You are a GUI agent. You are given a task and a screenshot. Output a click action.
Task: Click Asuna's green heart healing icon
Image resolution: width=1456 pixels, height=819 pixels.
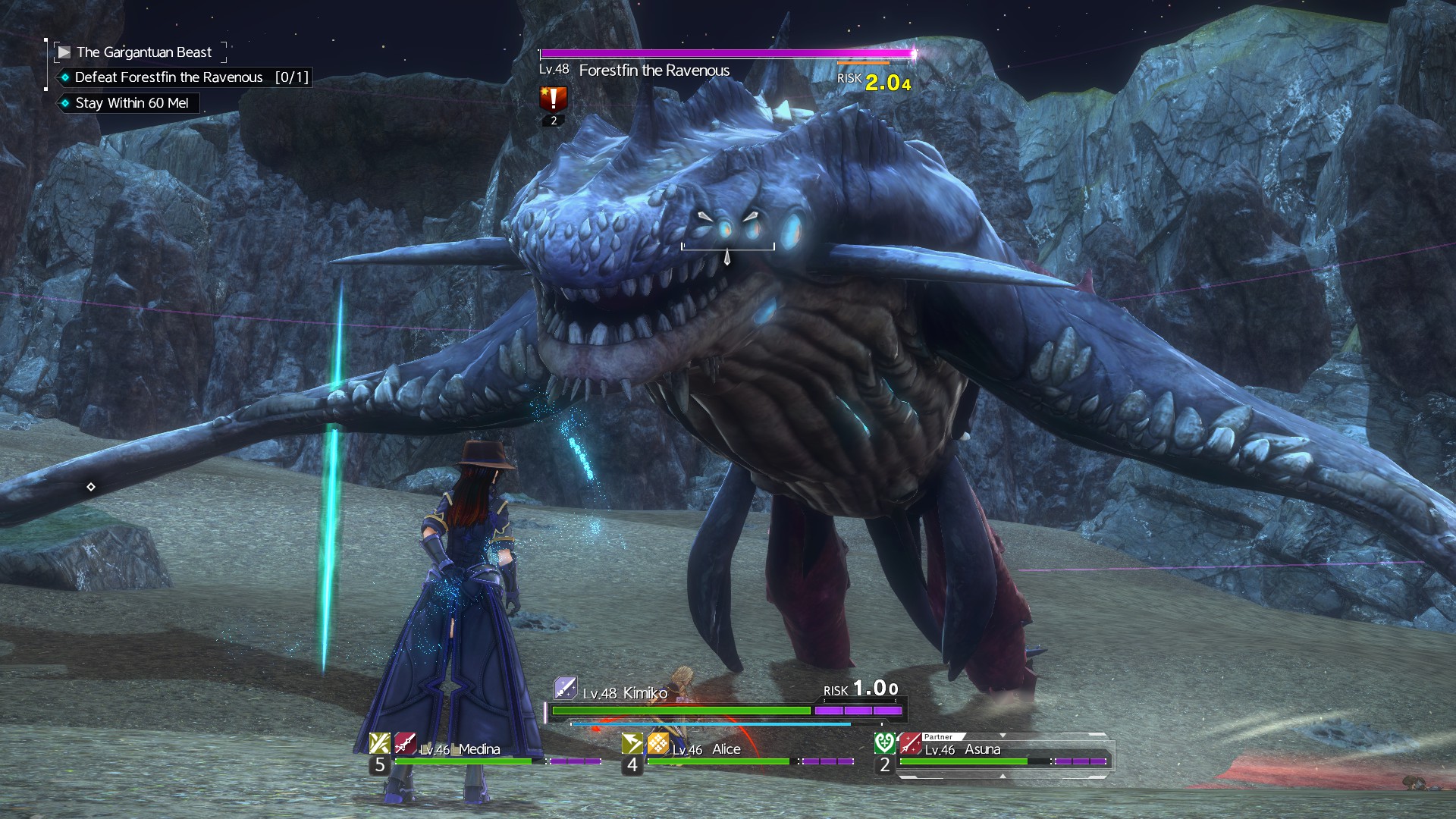tap(884, 743)
